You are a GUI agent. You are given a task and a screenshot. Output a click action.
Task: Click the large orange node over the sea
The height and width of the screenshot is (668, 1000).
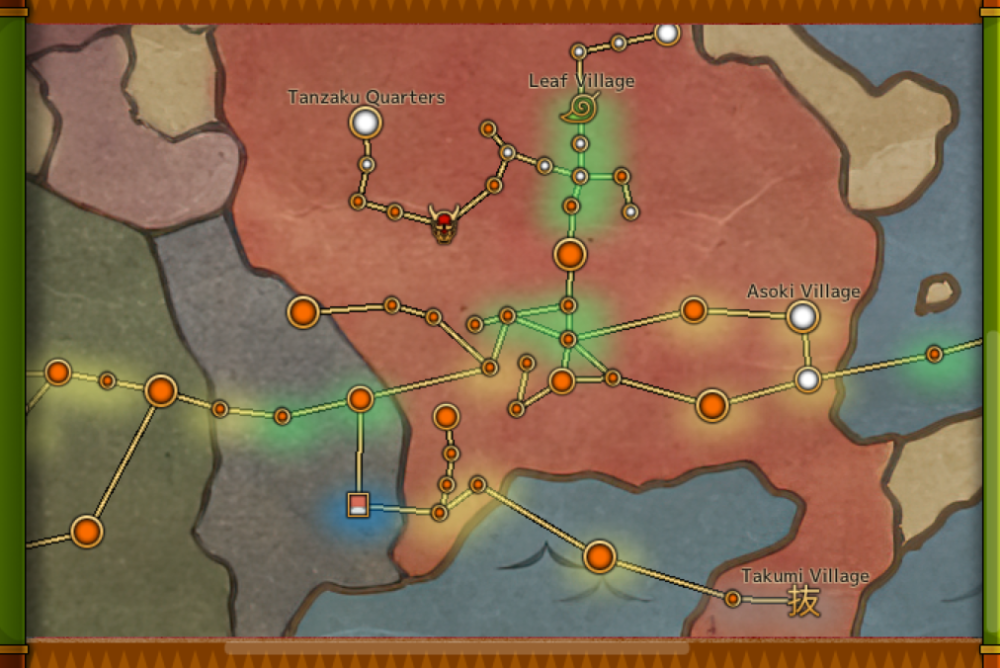(599, 556)
